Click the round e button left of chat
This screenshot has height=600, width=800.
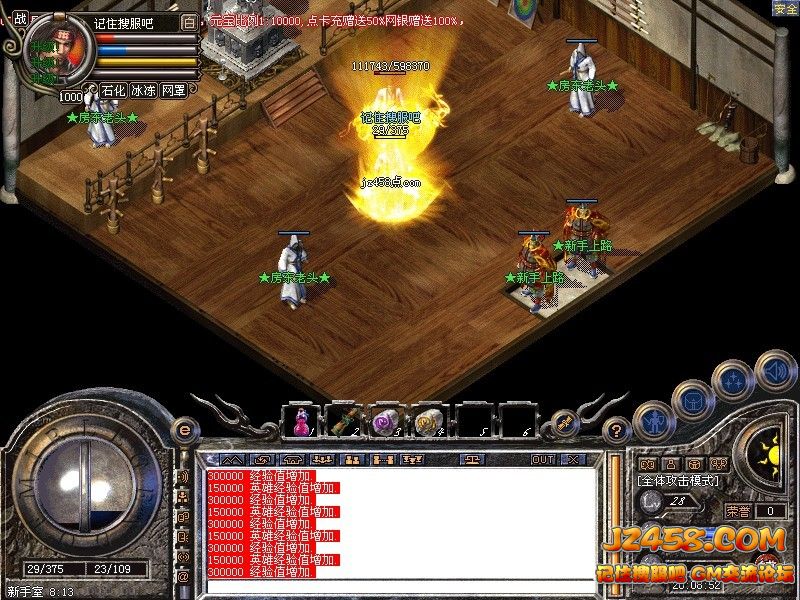click(184, 430)
